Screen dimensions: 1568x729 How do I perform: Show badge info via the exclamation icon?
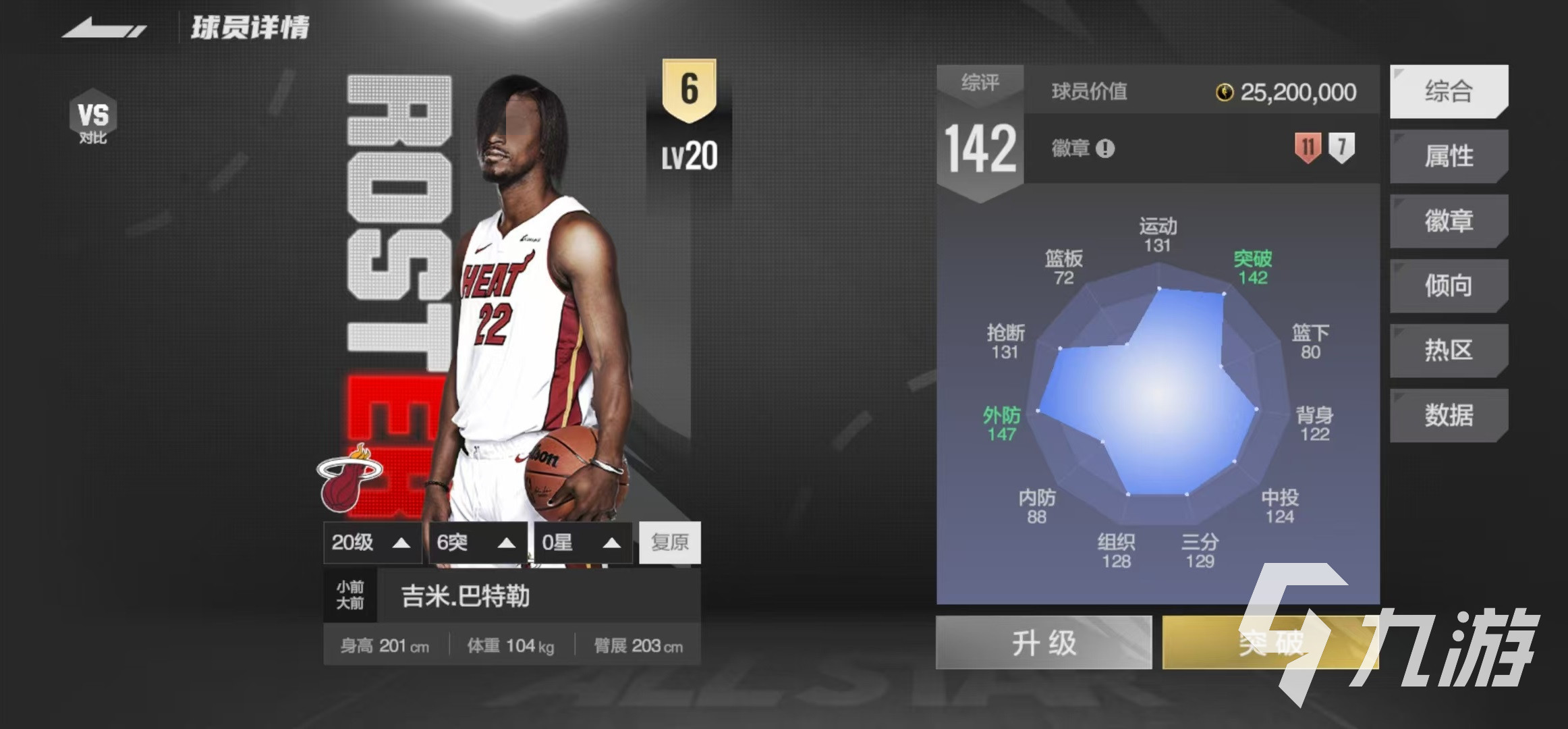point(1105,148)
